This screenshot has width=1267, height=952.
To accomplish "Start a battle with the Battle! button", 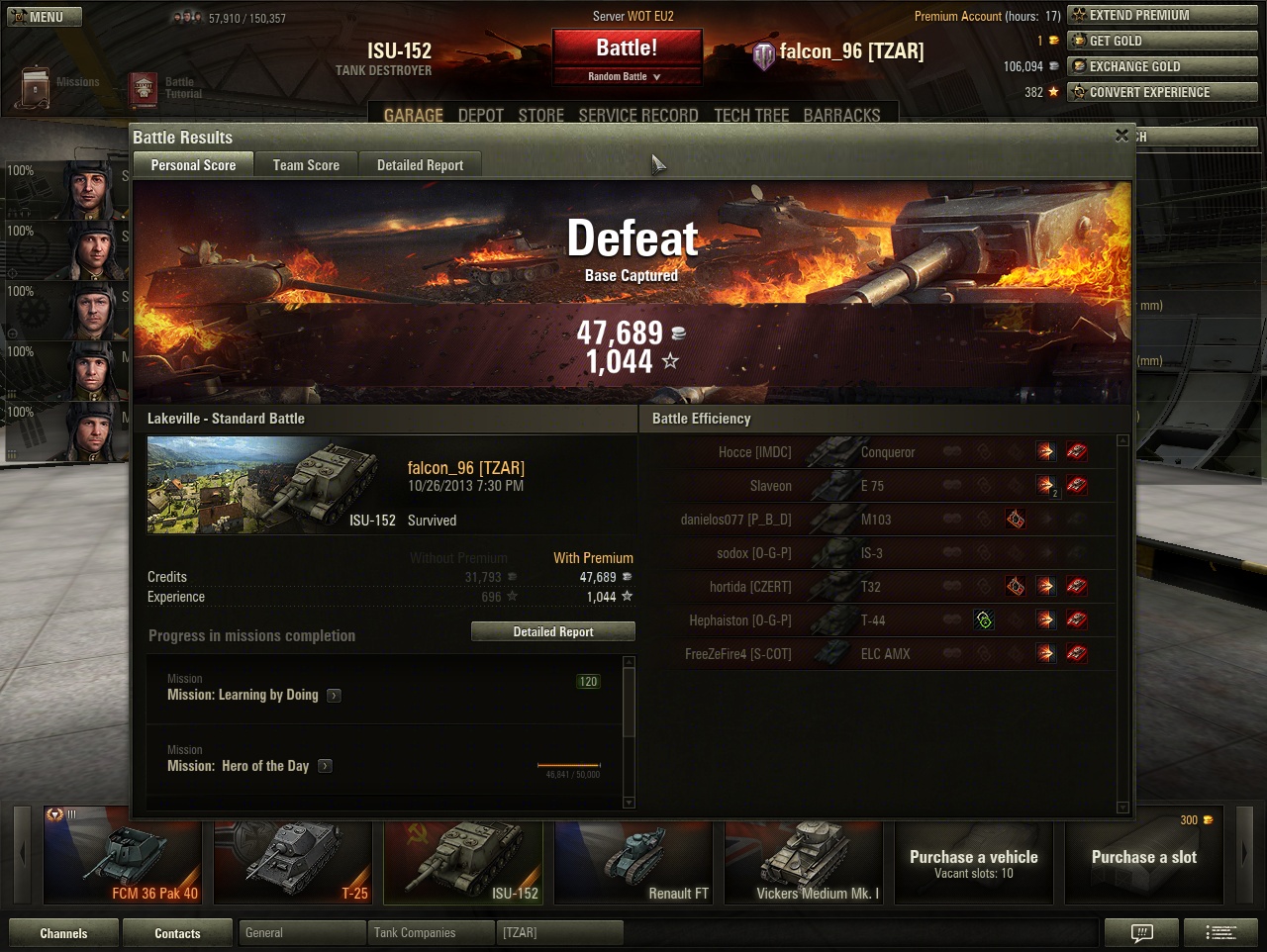I will (627, 48).
